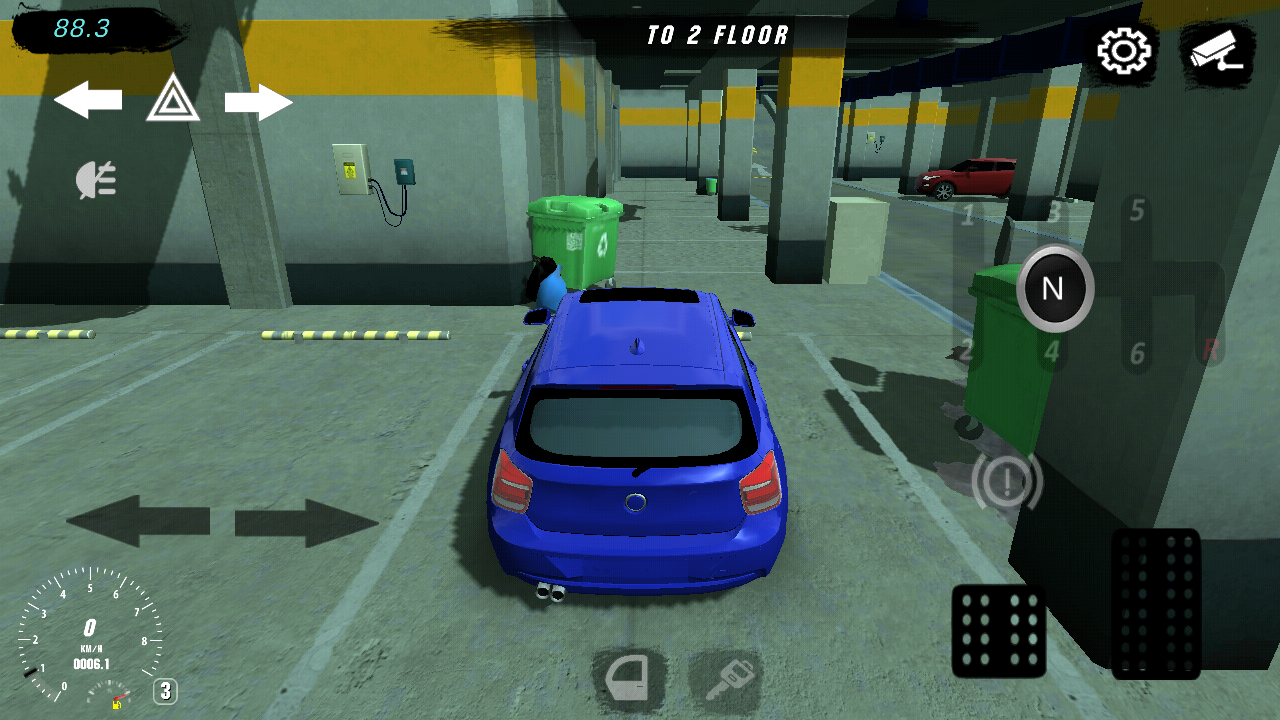The width and height of the screenshot is (1280, 720).
Task: Select the gear shifter knob N
Action: point(1054,289)
